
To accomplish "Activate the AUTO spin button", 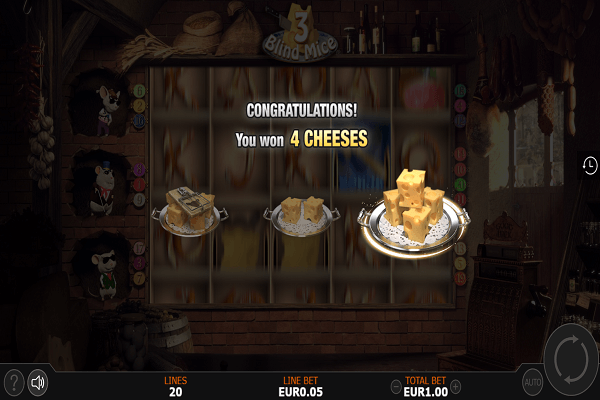I will point(533,381).
